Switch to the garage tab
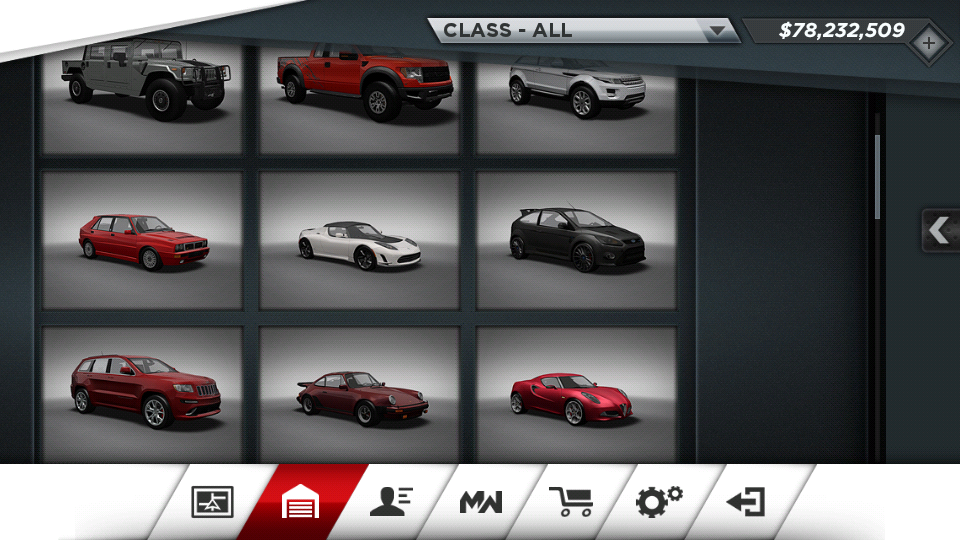This screenshot has height=540, width=960. 301,502
